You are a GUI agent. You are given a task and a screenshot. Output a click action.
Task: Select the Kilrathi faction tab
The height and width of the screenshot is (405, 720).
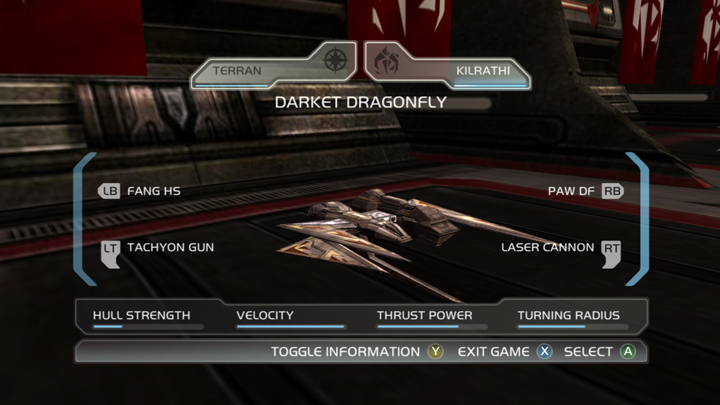(448, 71)
